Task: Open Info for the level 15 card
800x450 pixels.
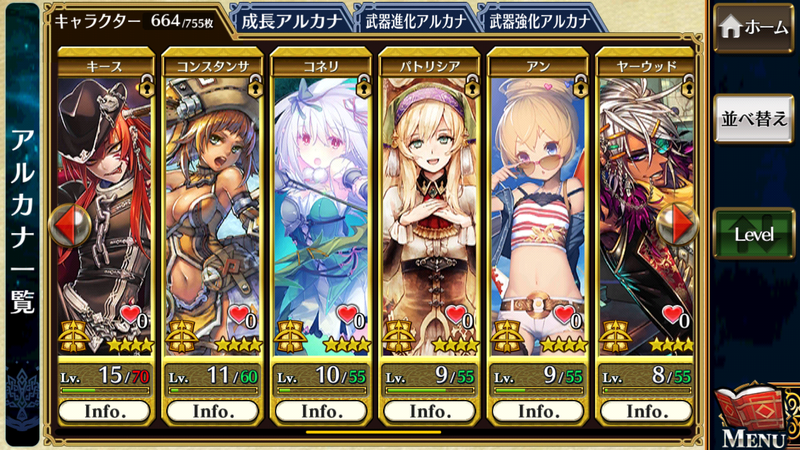Action: point(105,411)
